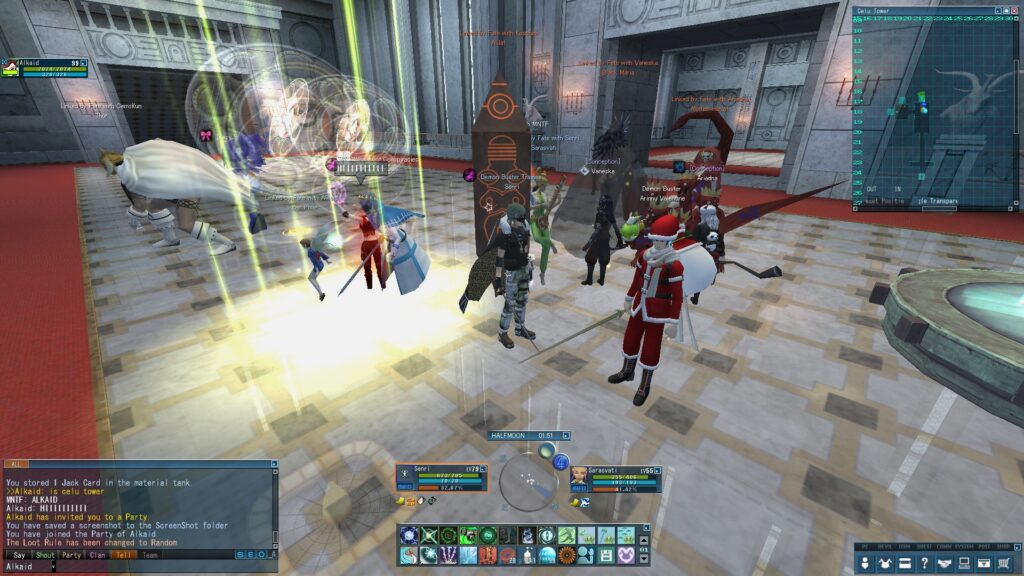Image resolution: width=1024 pixels, height=576 pixels.
Task: Switch to Clan chat channel
Action: pyautogui.click(x=97, y=555)
